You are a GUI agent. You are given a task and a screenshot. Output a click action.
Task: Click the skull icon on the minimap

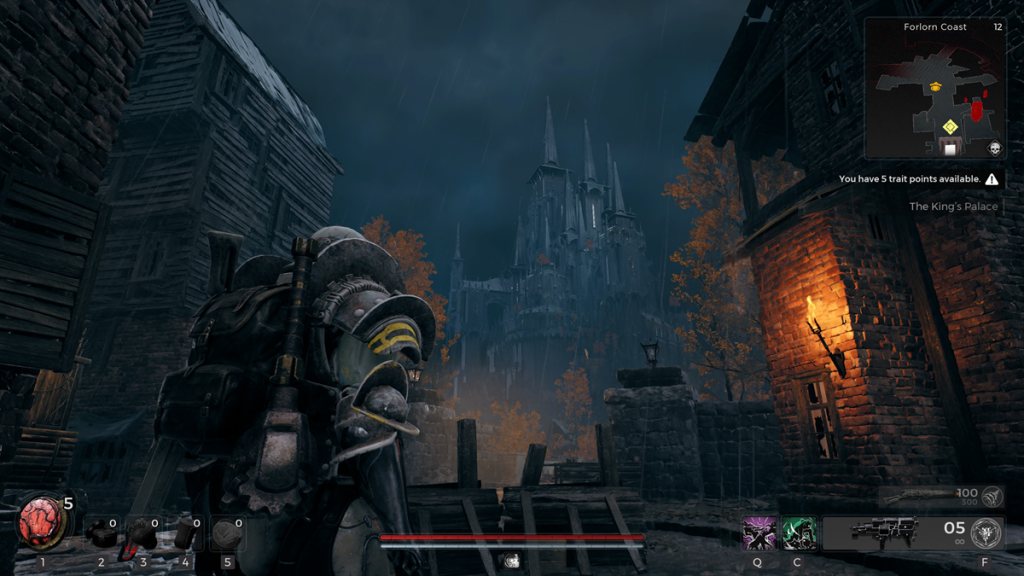(995, 148)
